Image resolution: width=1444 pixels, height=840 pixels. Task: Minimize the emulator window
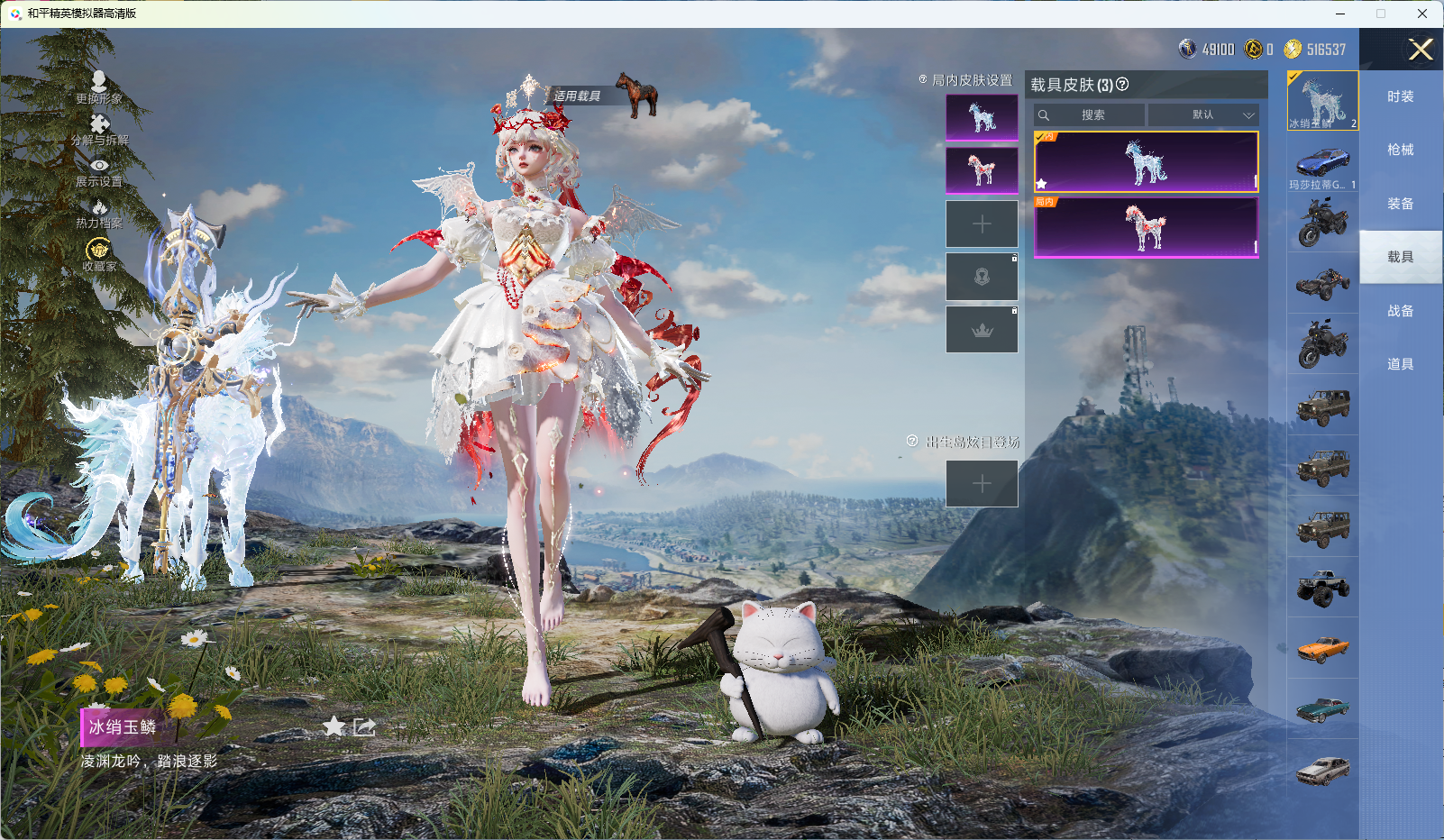pos(1340,14)
